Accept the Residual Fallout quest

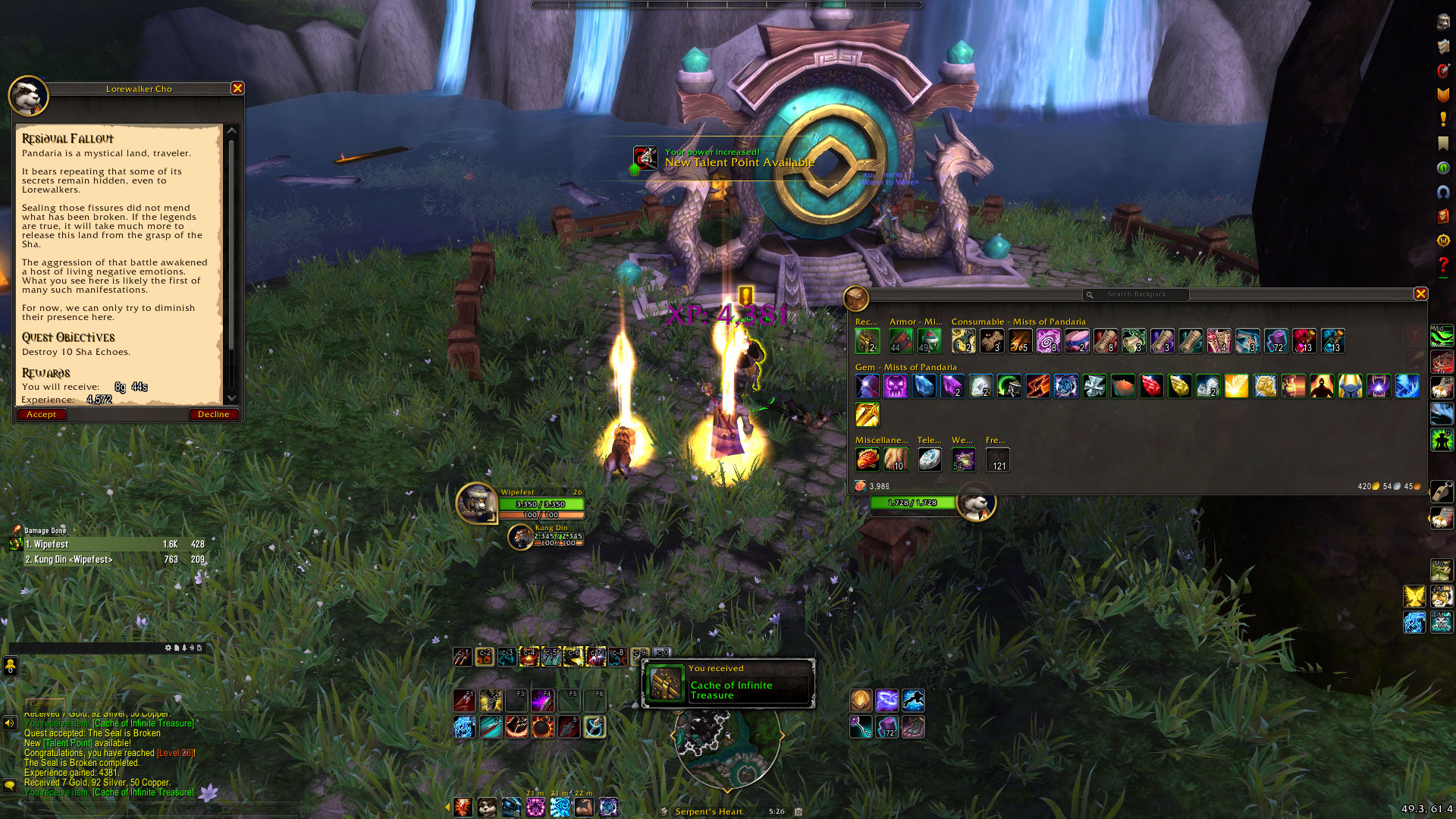tap(42, 415)
